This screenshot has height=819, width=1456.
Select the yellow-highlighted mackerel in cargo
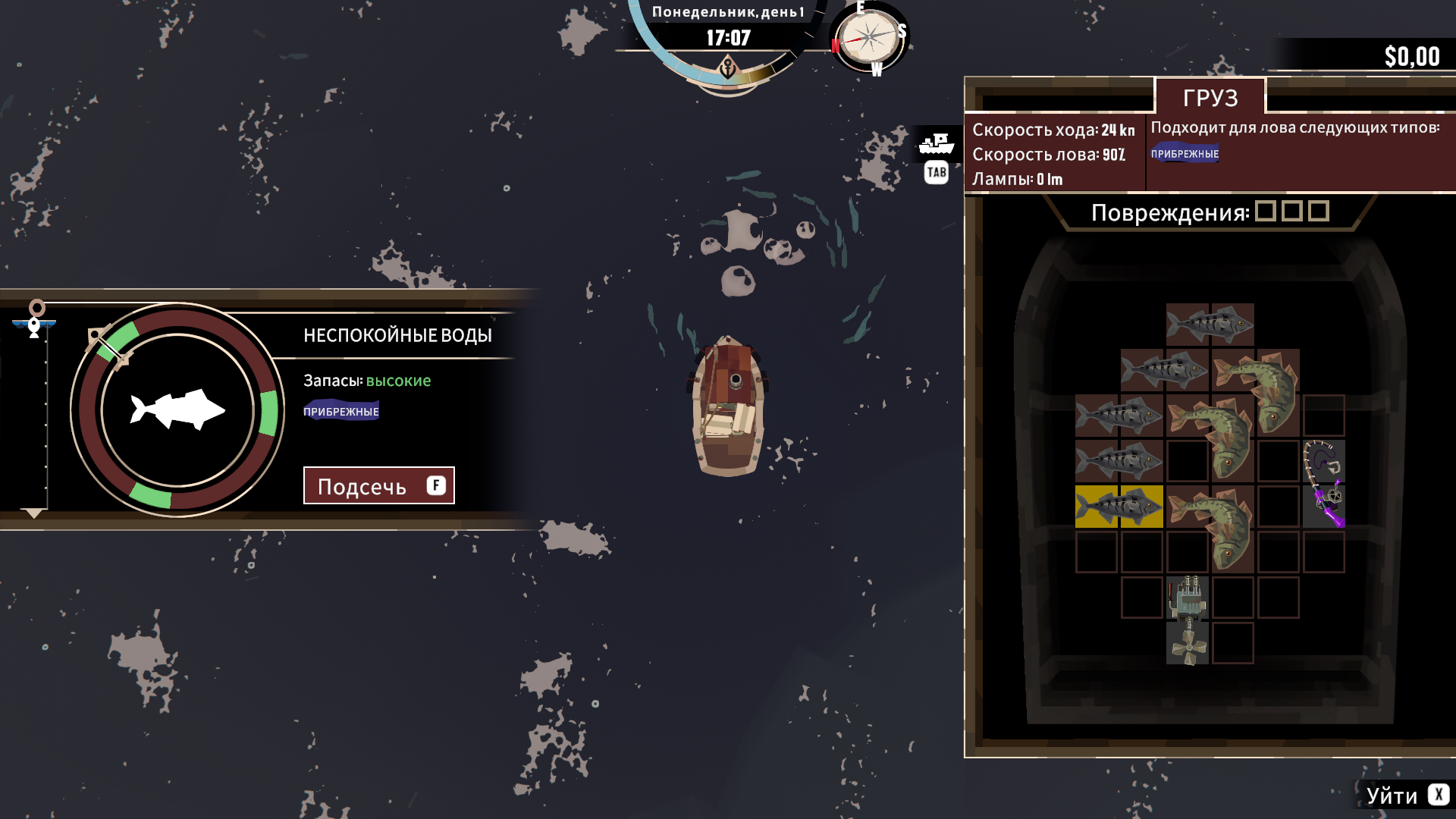pos(1119,507)
